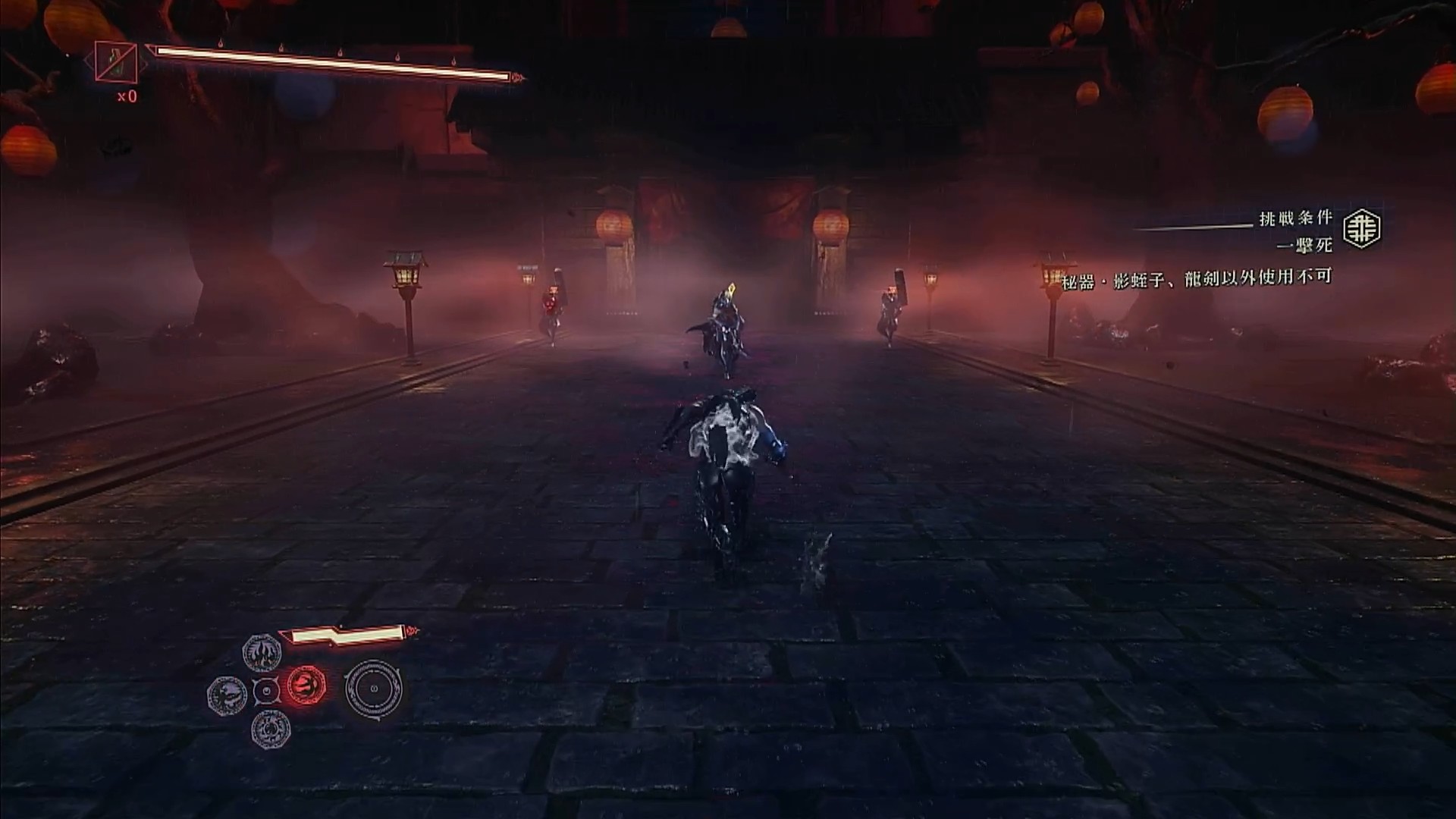Pick the swirl-pattern ninjutsu emblem
The height and width of the screenshot is (819, 1456).
coord(270,729)
